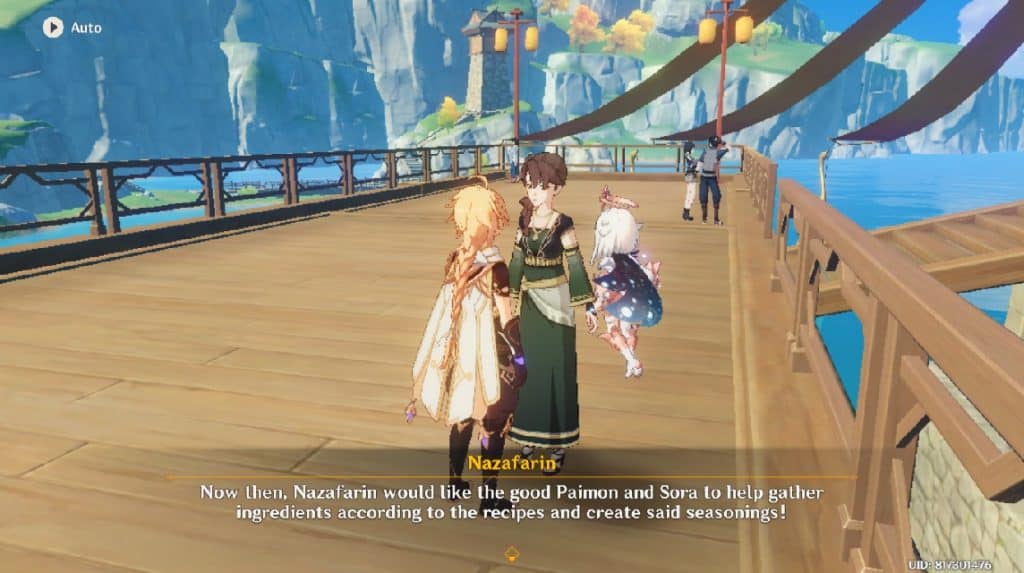Toggle the Auto dialogue playback button
Image resolution: width=1024 pixels, height=573 pixels.
tap(53, 27)
